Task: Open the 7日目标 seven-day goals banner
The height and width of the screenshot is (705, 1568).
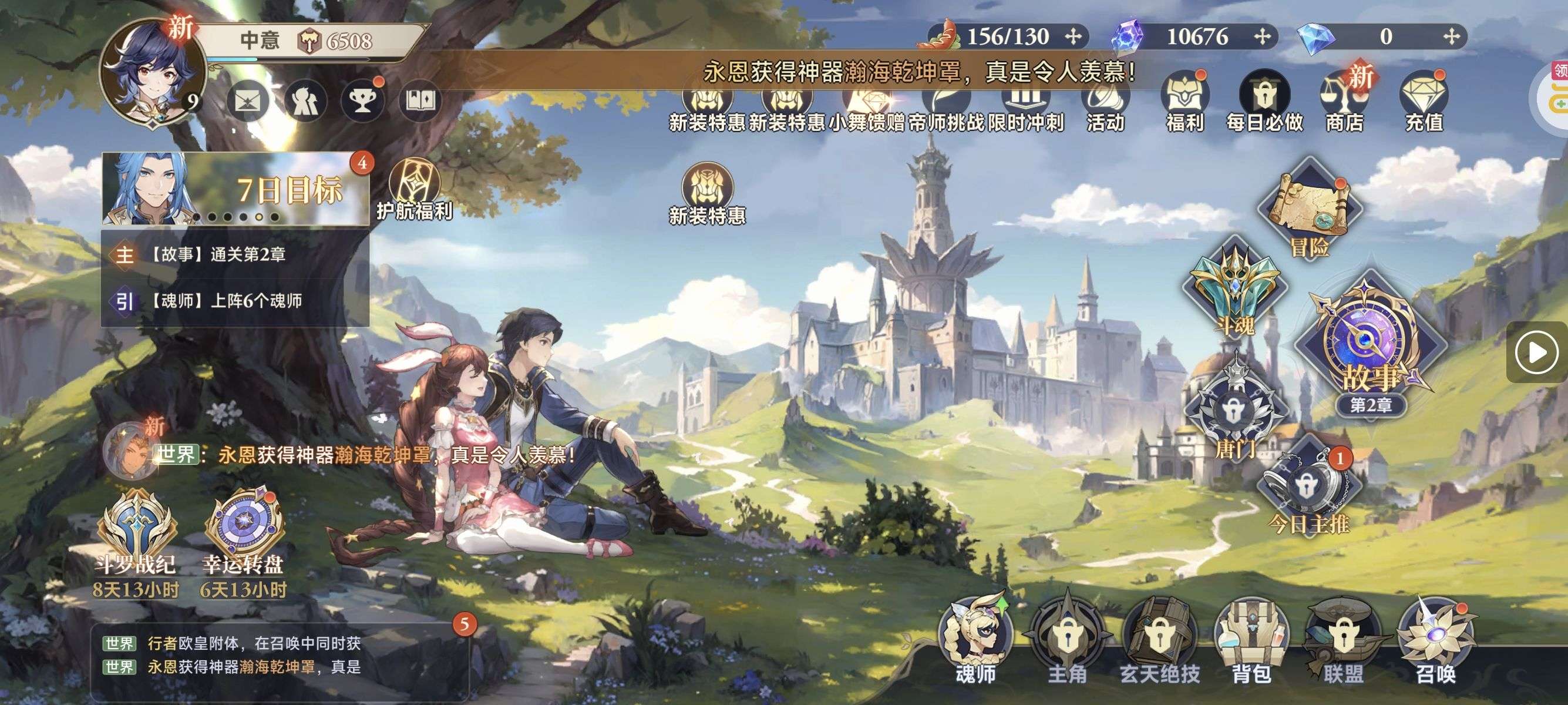Action: click(x=236, y=189)
